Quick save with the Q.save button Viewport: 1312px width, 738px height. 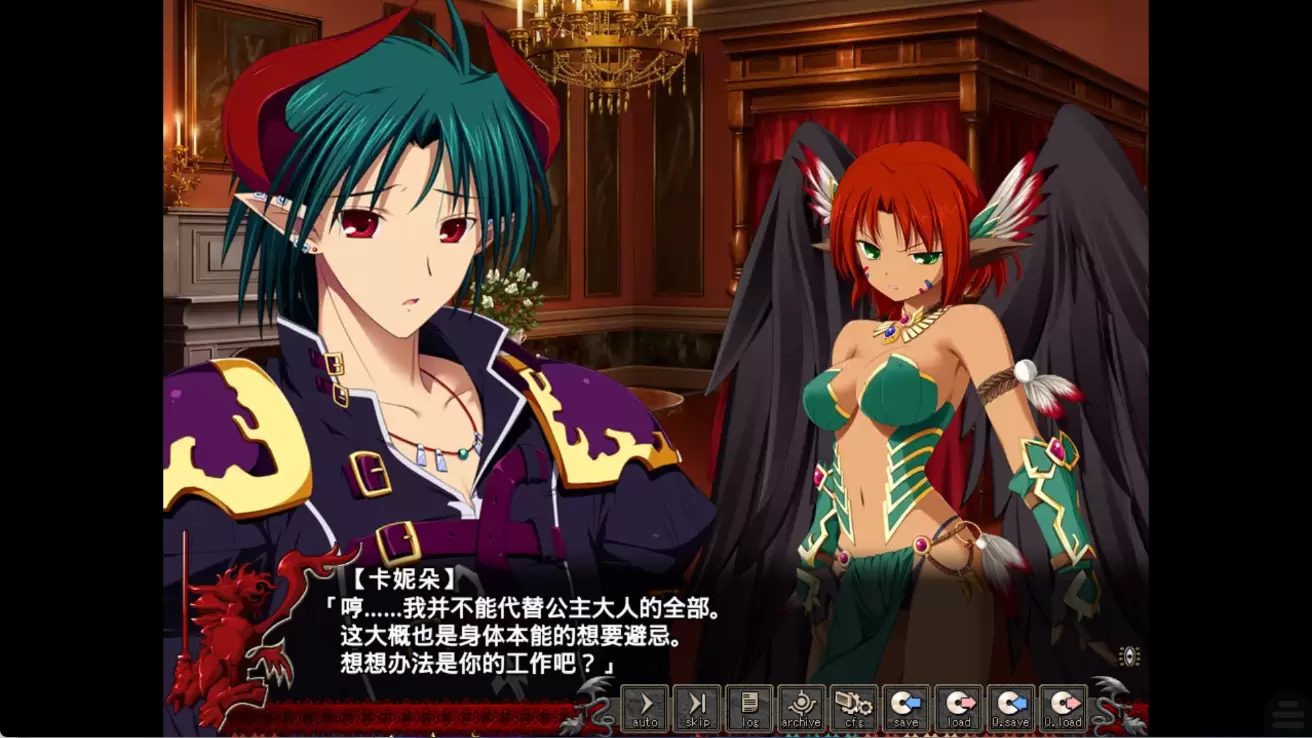[1010, 708]
